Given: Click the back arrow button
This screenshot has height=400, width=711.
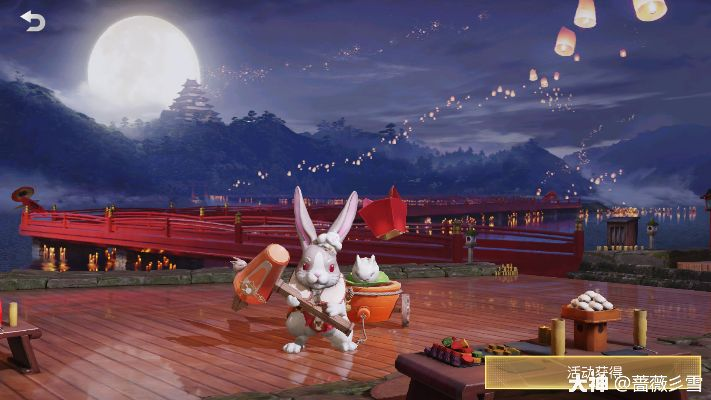Looking at the screenshot, I should tap(33, 21).
